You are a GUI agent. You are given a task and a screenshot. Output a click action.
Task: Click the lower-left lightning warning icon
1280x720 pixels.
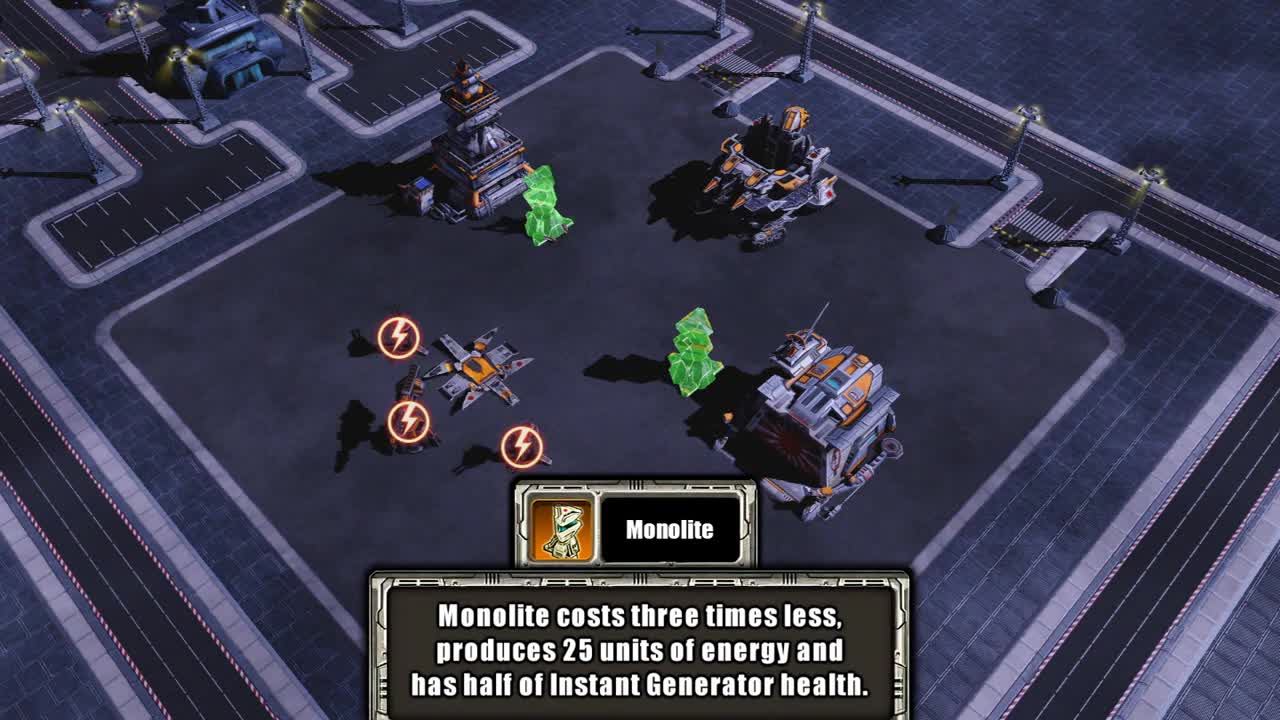point(410,418)
